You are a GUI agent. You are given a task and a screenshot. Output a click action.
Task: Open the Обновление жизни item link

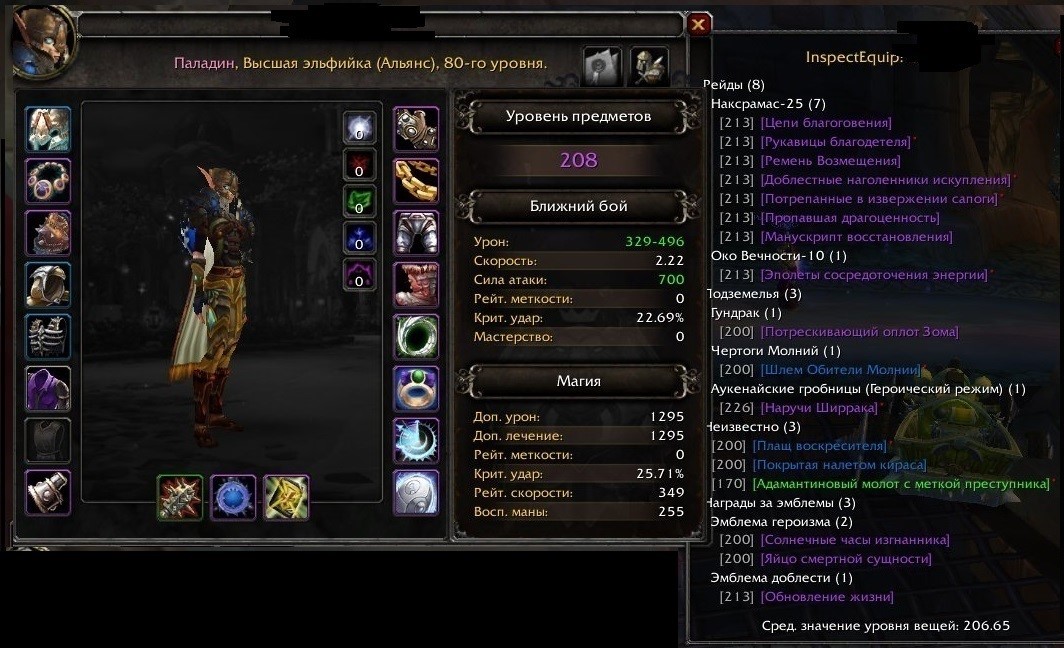(x=827, y=597)
